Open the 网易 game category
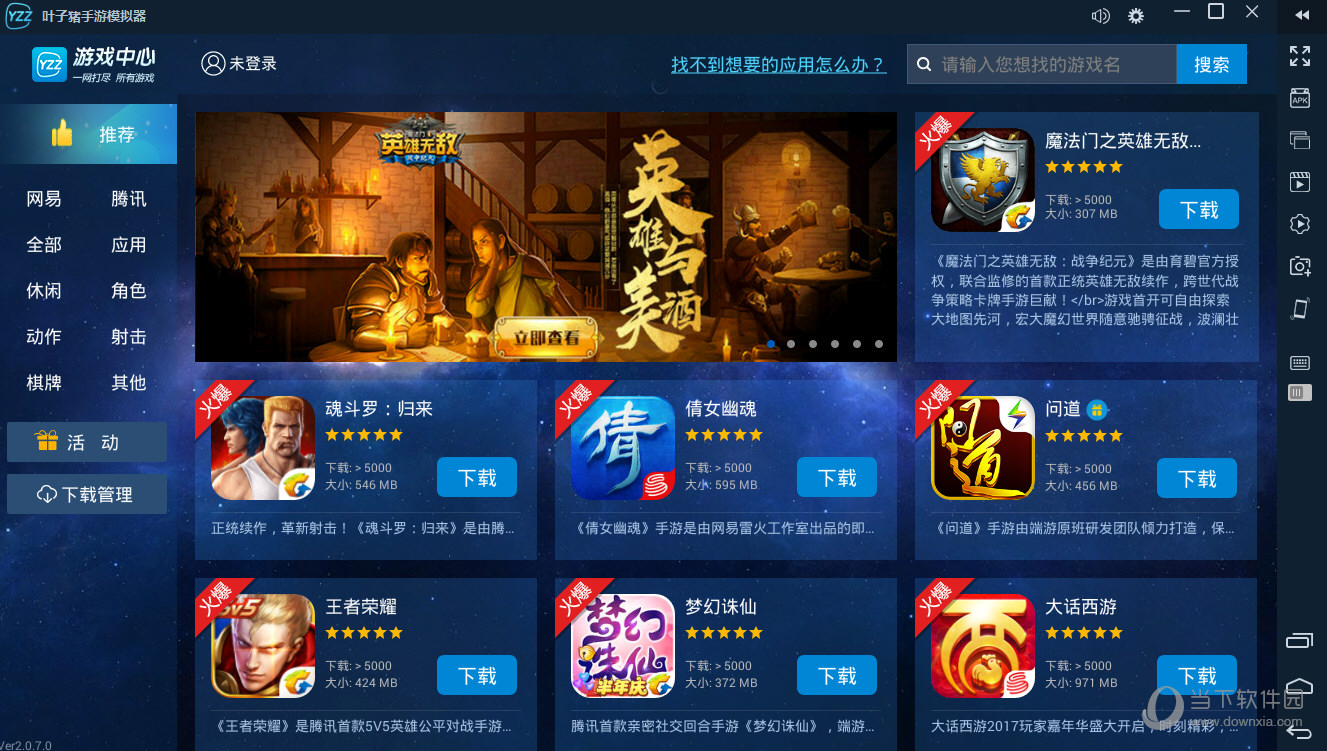 point(42,198)
